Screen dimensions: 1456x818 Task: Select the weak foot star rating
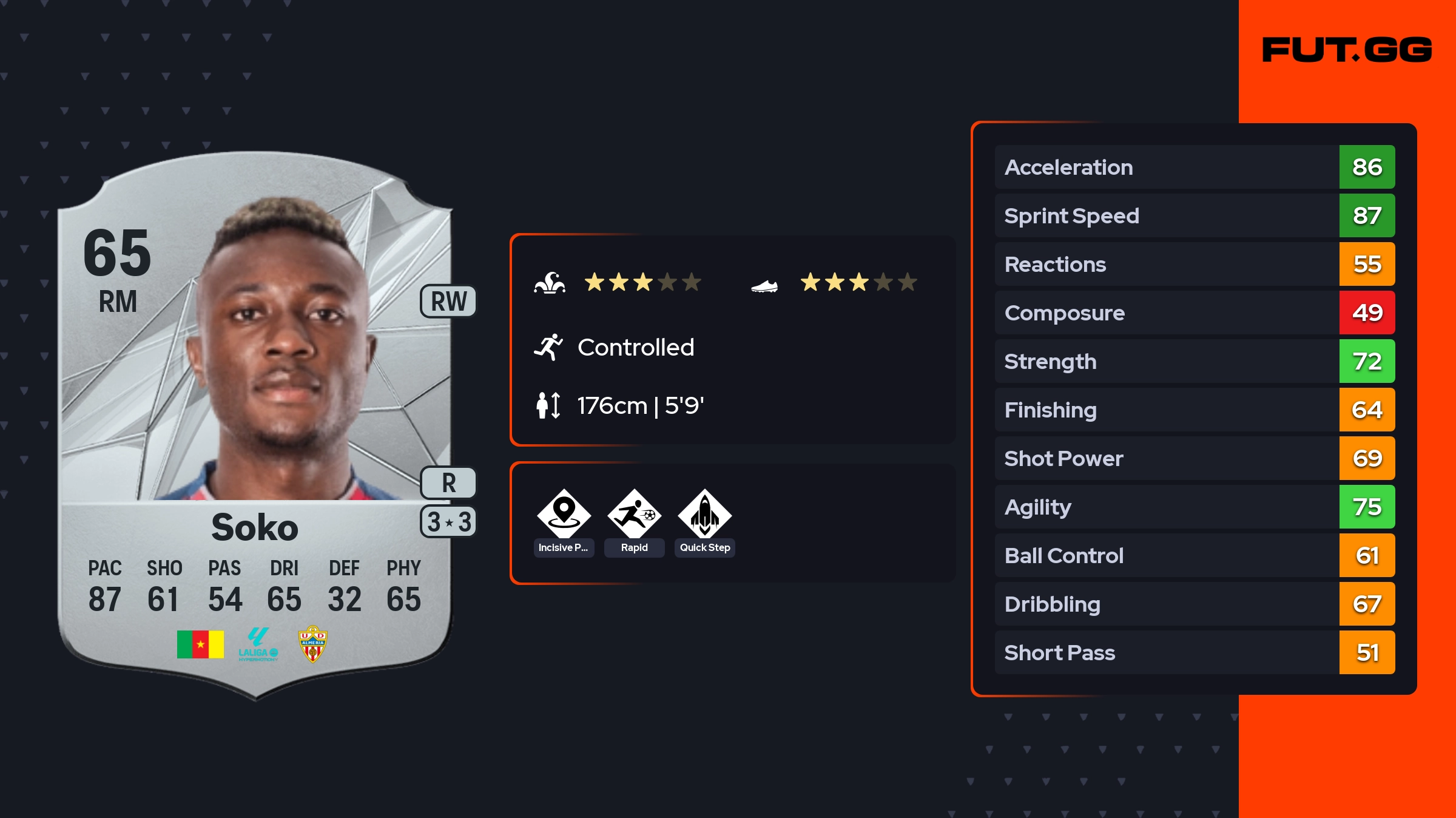[x=858, y=282]
